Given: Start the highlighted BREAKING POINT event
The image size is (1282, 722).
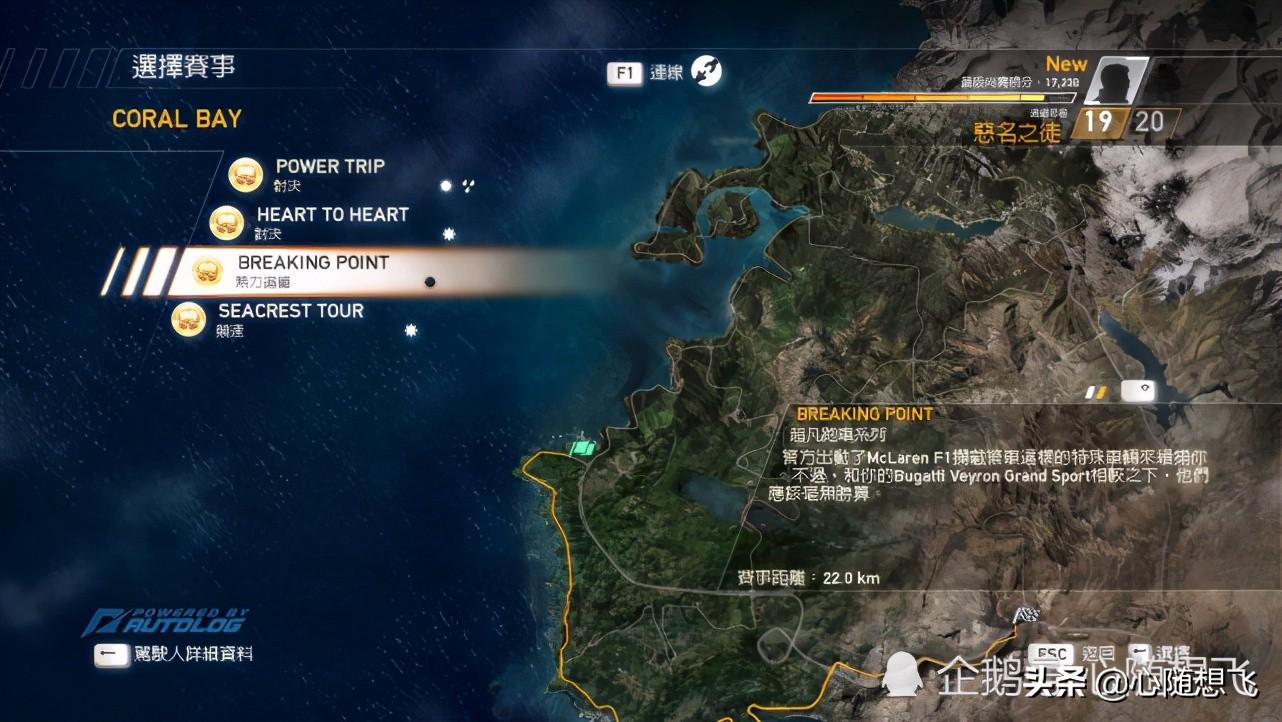Looking at the screenshot, I should click(312, 264).
